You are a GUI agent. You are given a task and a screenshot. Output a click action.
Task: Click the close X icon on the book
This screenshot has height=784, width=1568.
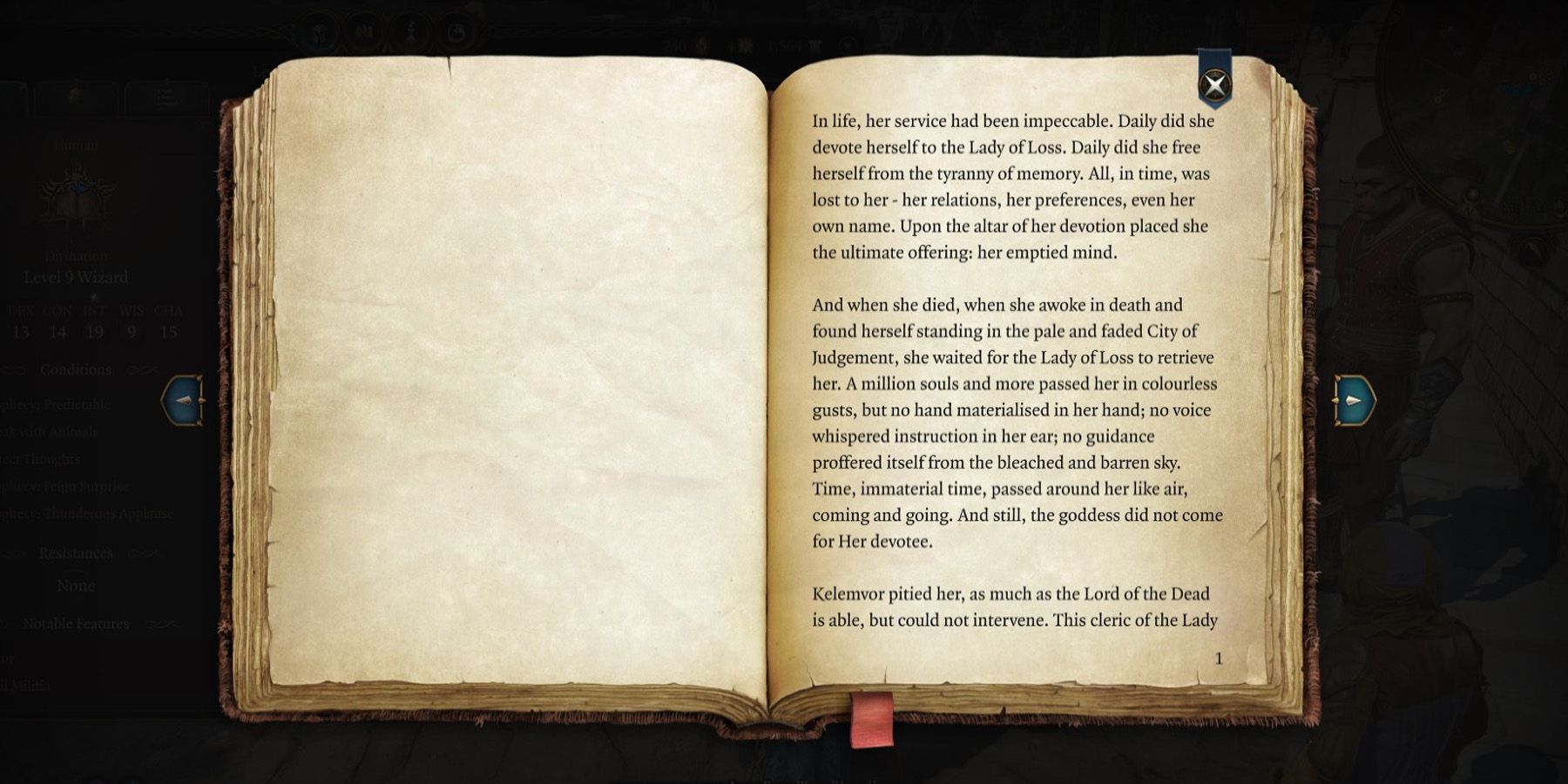[1213, 84]
